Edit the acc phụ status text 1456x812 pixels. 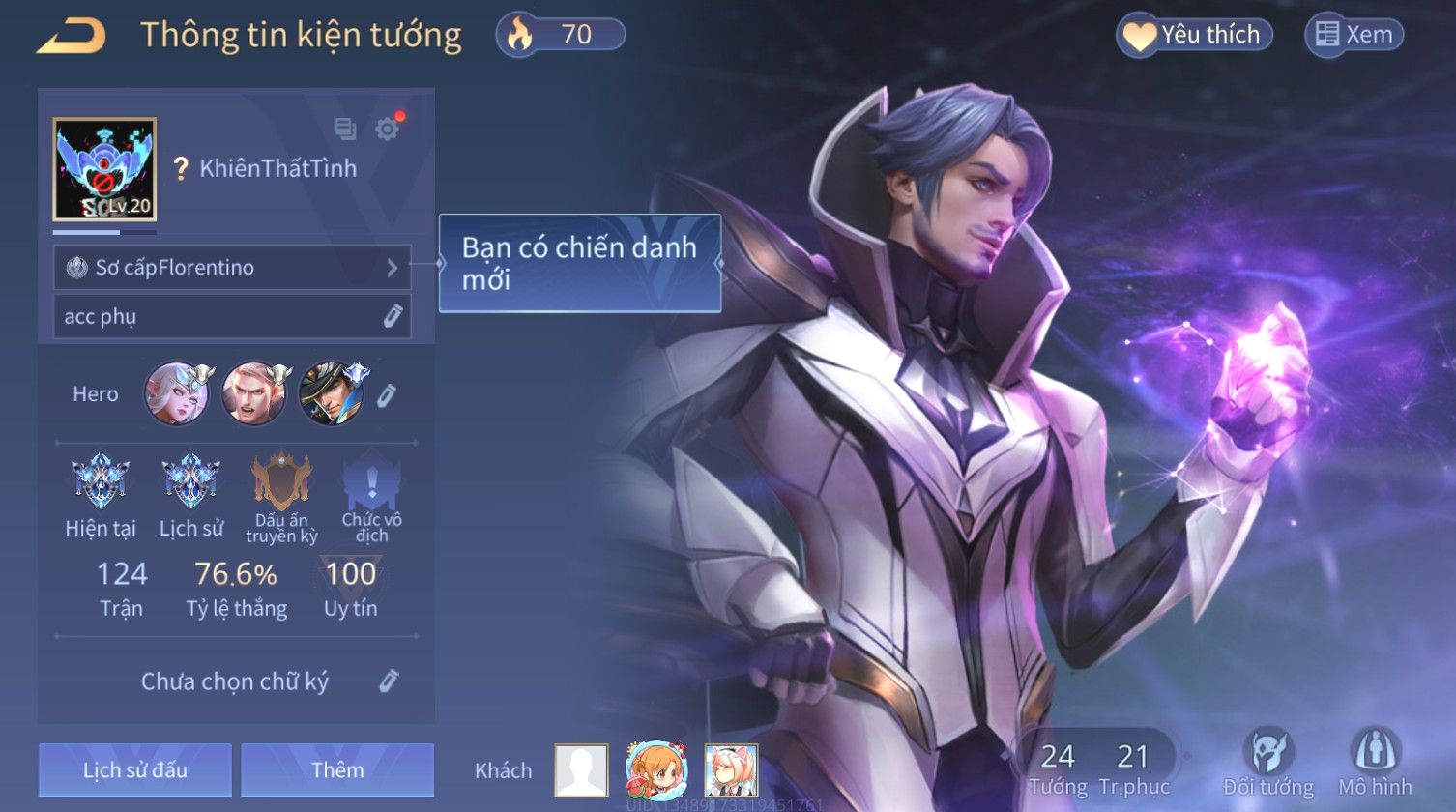pyautogui.click(x=392, y=316)
